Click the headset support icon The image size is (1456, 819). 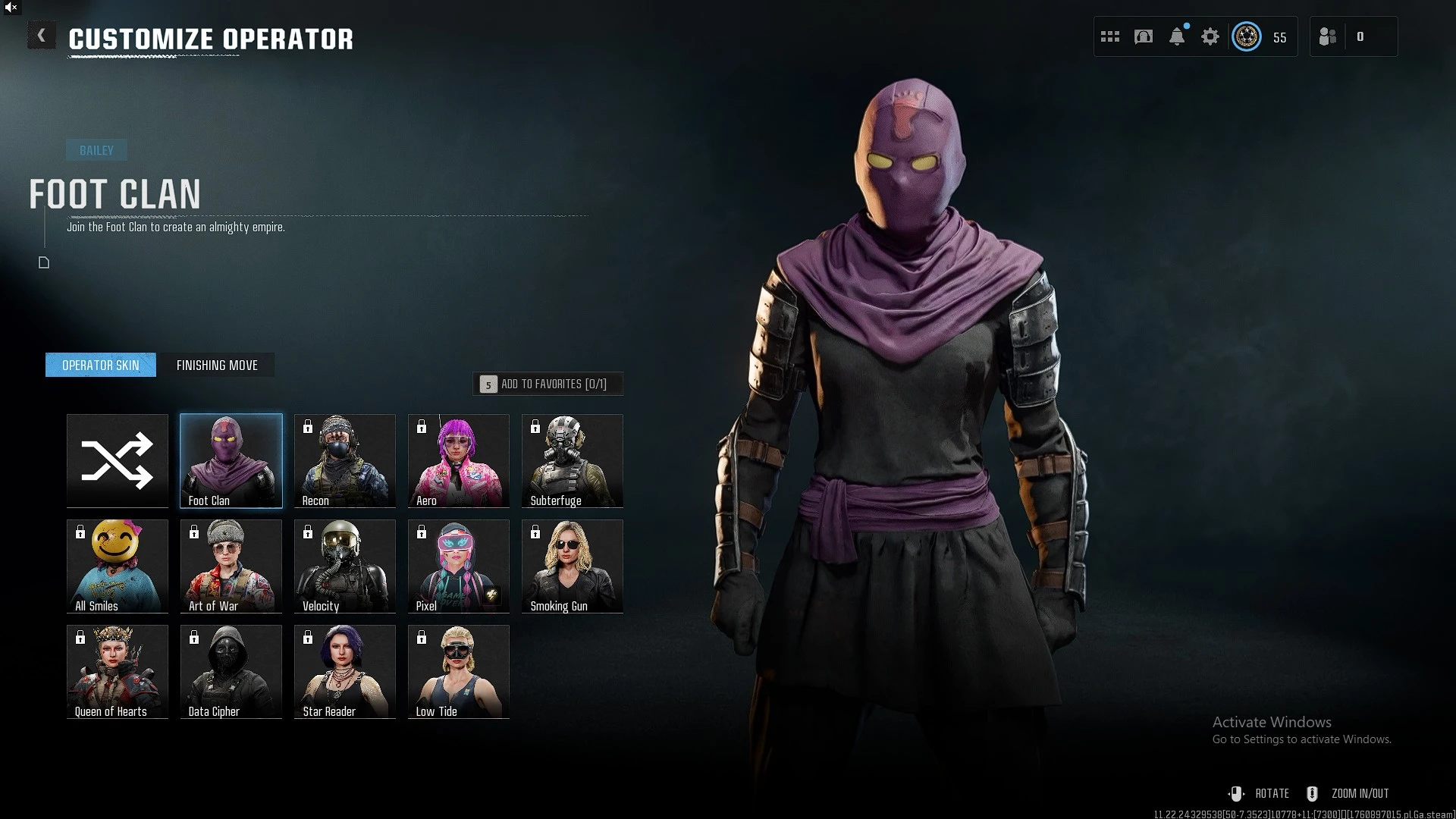coord(1143,36)
